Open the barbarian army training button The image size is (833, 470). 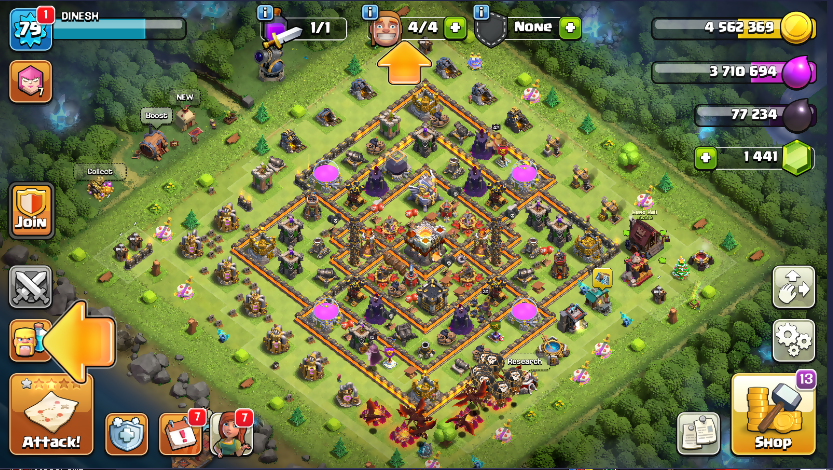point(28,341)
